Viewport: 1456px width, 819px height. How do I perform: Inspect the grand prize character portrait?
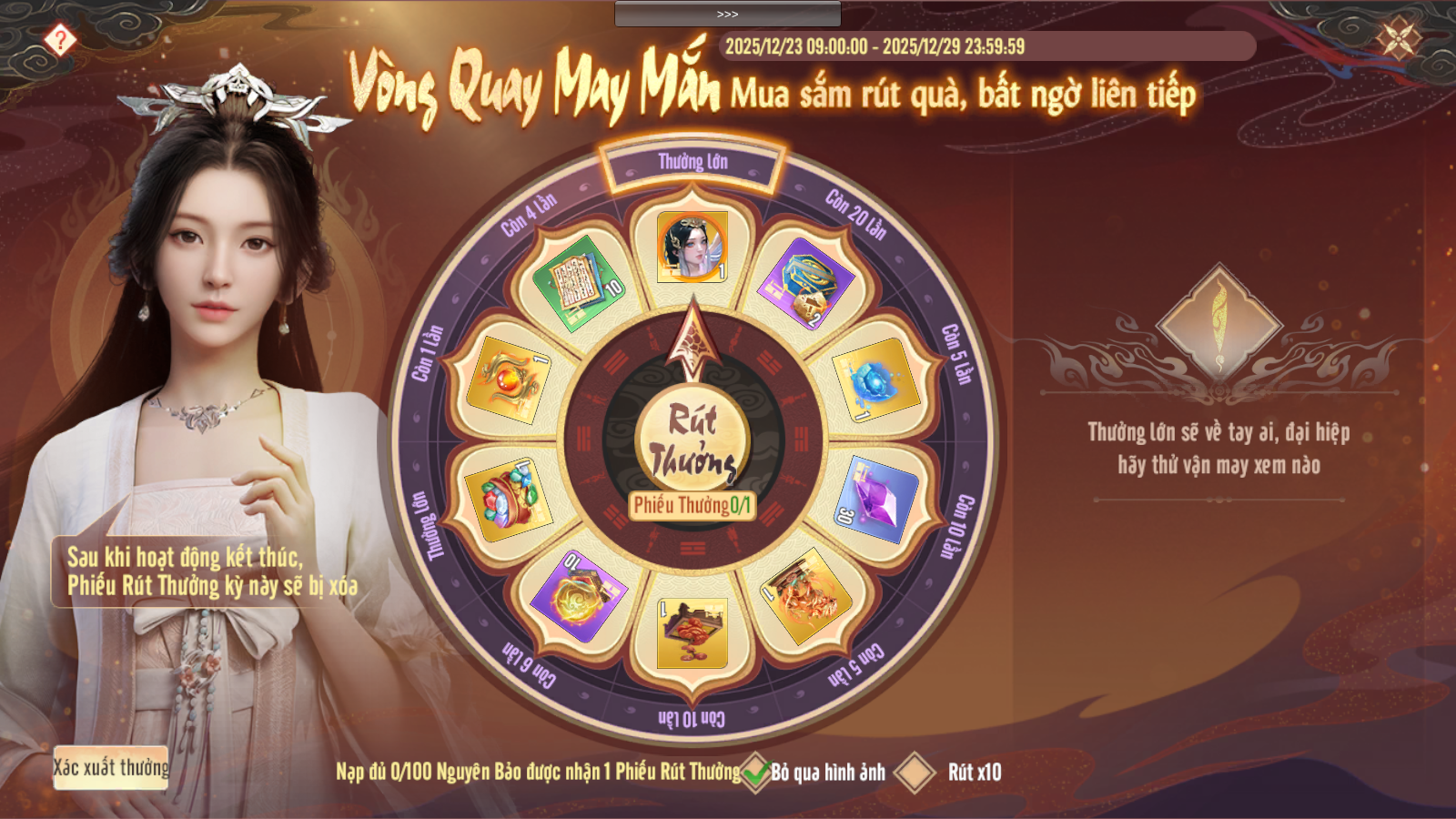[693, 247]
